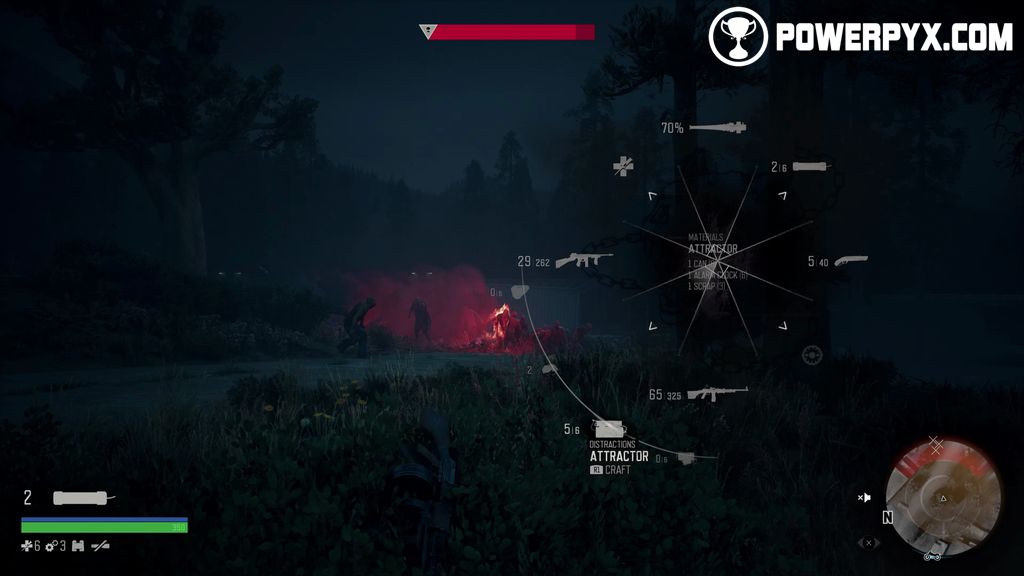
Task: Click the circular minimap
Action: (x=943, y=496)
